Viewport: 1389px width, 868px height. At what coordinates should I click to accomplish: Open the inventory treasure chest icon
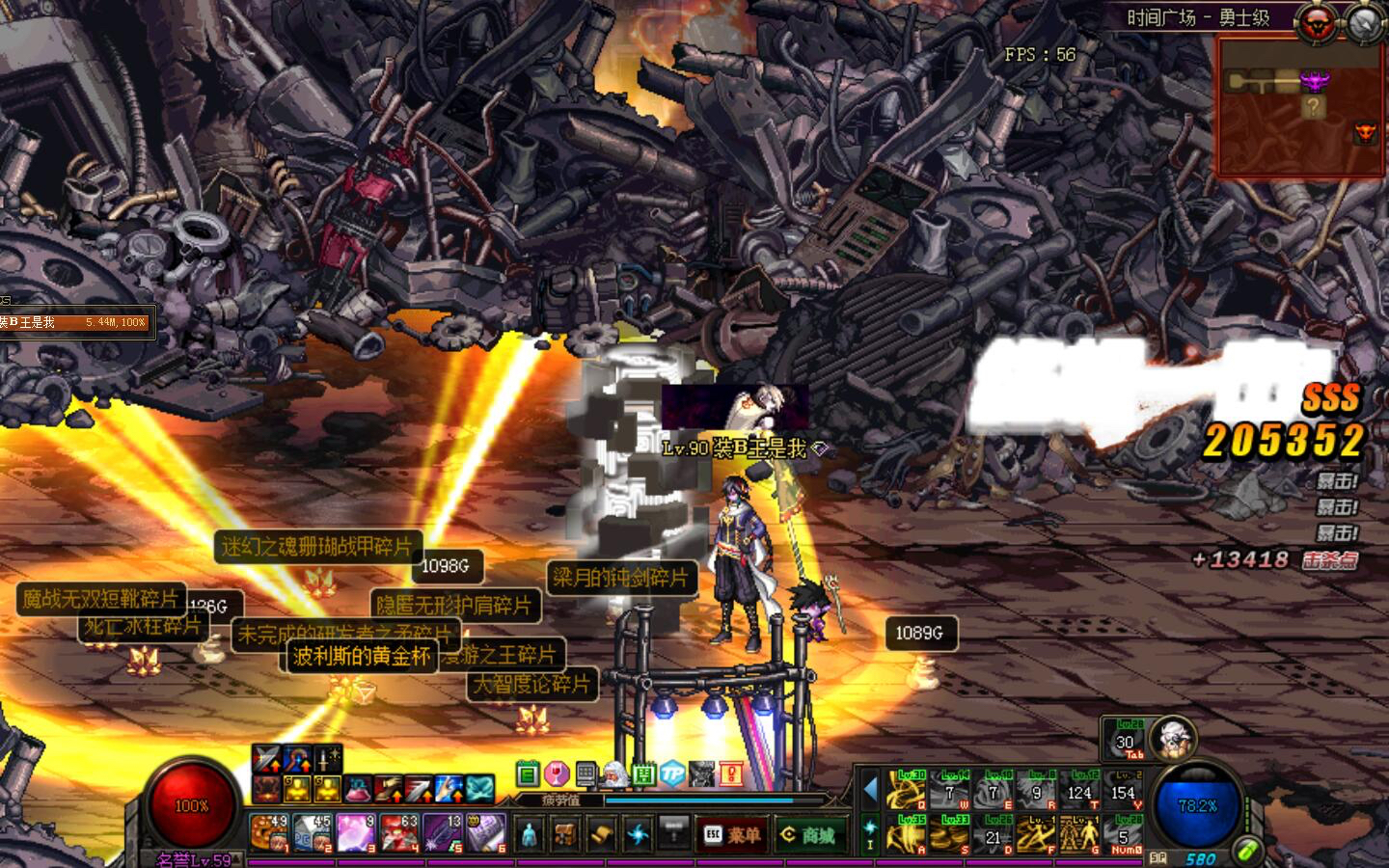[x=566, y=834]
